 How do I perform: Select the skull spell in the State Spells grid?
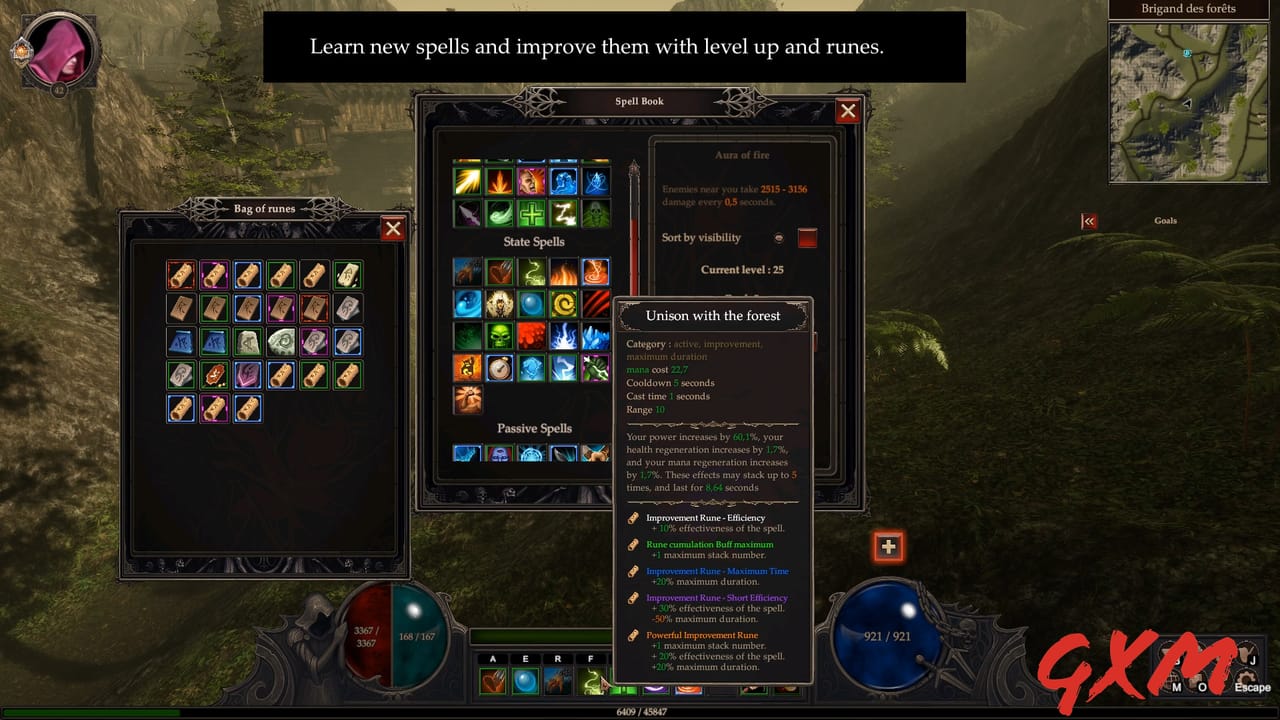[499, 337]
